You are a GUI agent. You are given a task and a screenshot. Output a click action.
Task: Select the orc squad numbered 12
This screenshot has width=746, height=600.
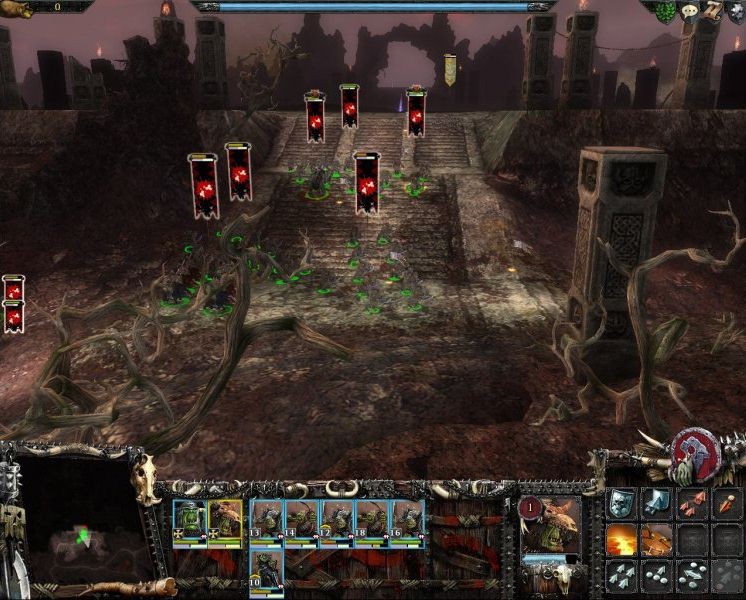click(x=337, y=520)
